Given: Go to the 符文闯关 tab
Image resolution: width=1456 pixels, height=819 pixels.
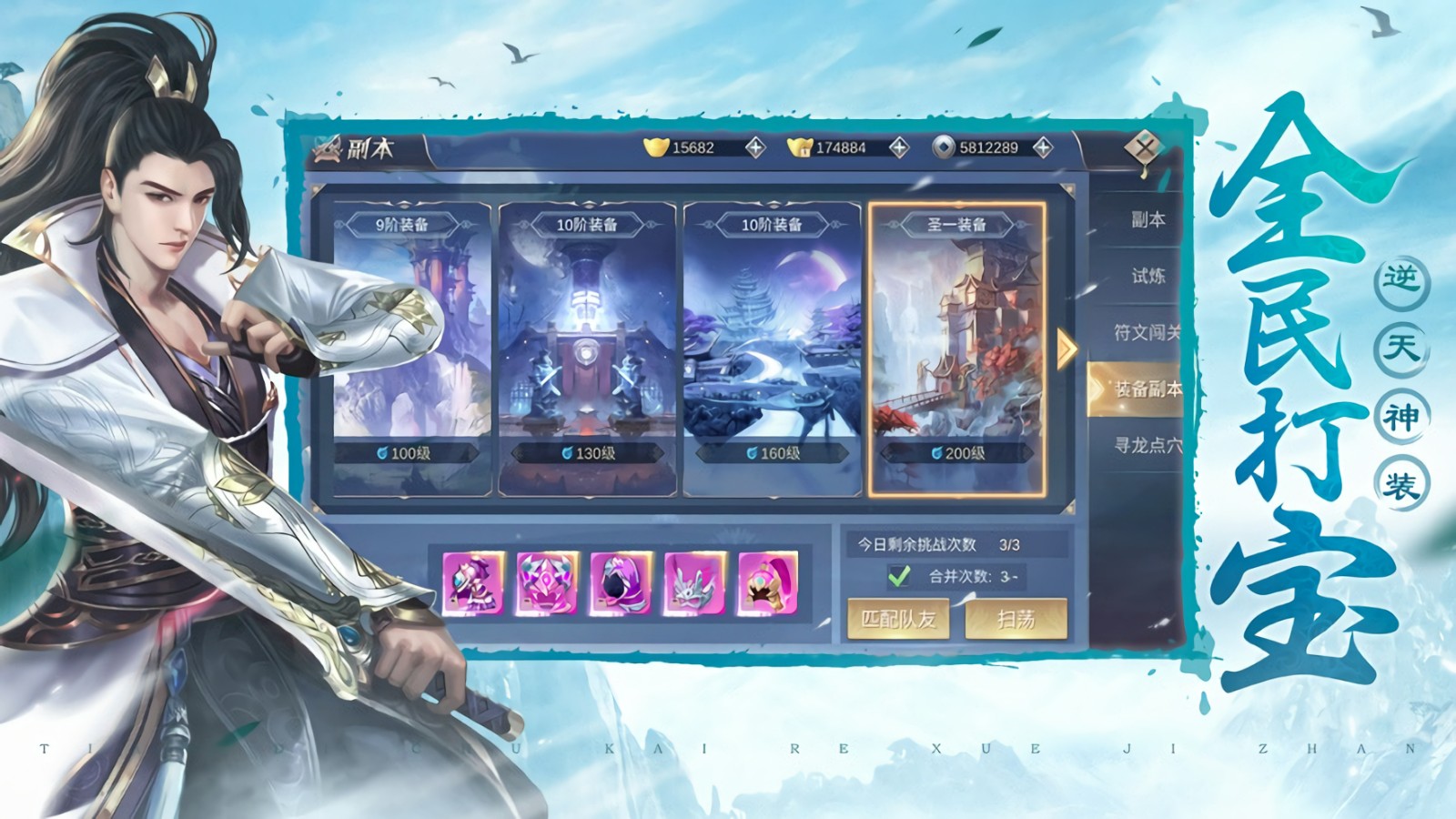Looking at the screenshot, I should pos(1148,332).
